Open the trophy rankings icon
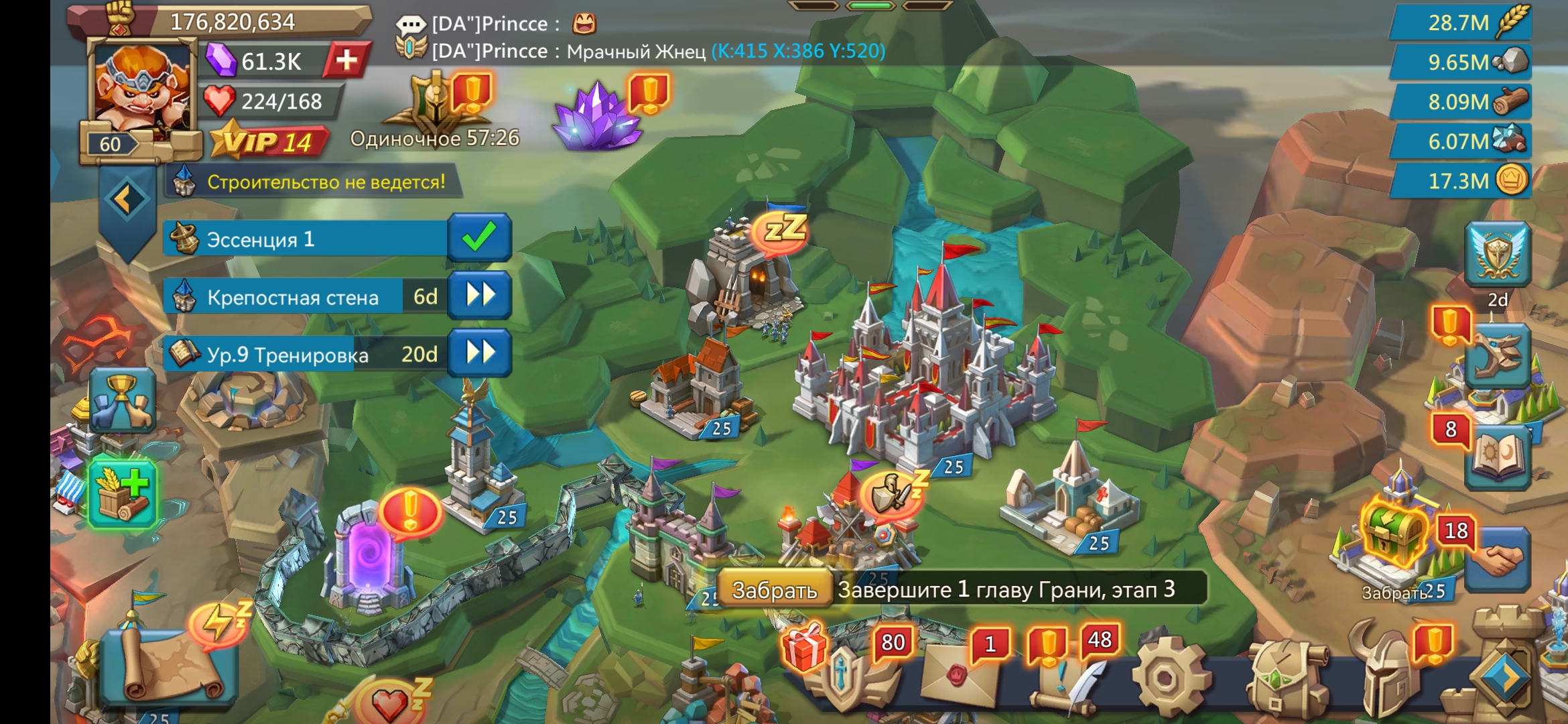The image size is (1568, 724). (x=122, y=402)
